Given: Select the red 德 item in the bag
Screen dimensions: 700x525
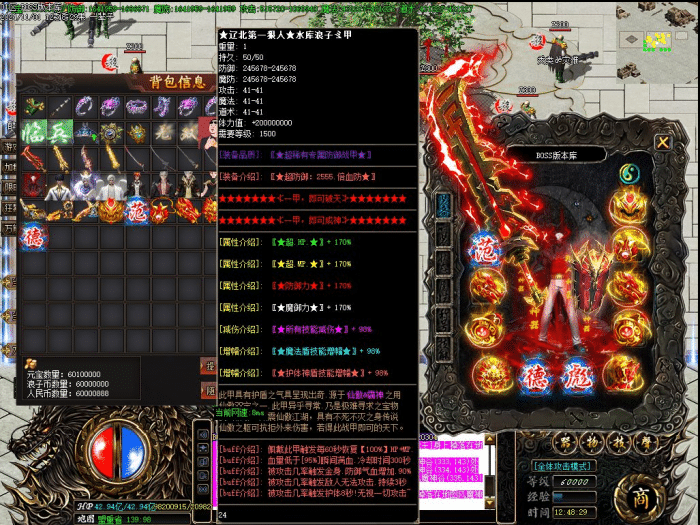Looking at the screenshot, I should click(x=34, y=236).
